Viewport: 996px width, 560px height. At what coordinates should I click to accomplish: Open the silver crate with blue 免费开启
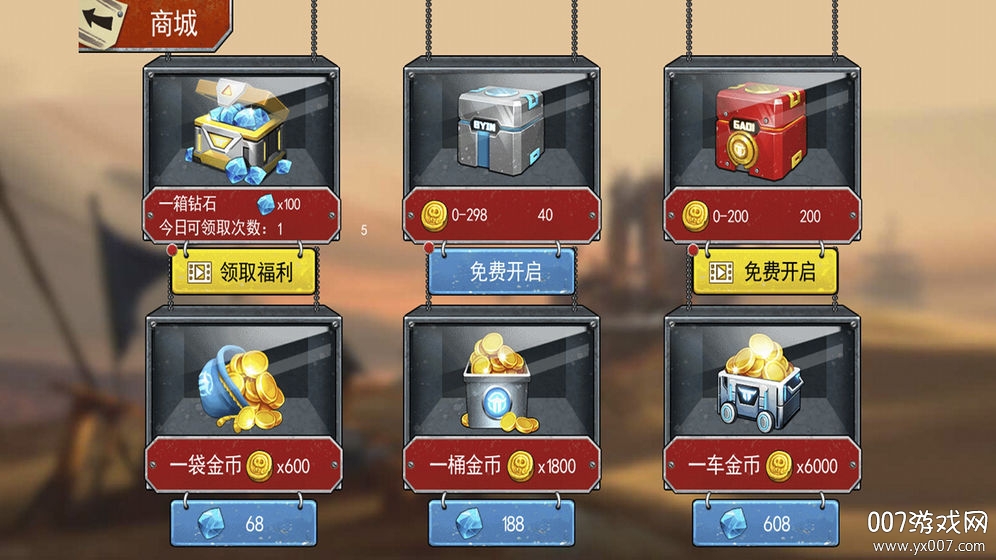pyautogui.click(x=503, y=272)
